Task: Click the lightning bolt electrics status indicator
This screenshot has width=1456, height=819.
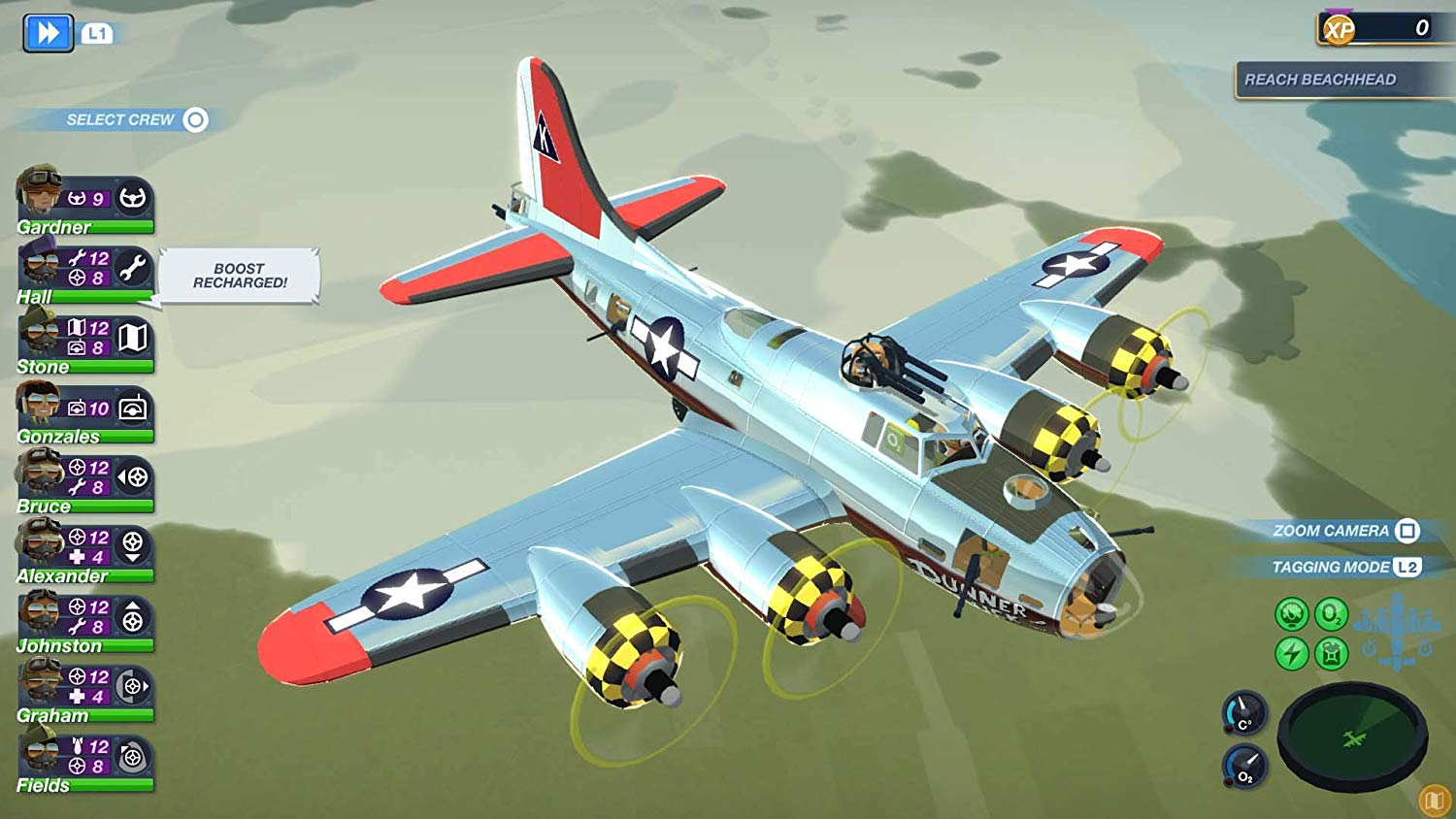Action: pyautogui.click(x=1291, y=653)
